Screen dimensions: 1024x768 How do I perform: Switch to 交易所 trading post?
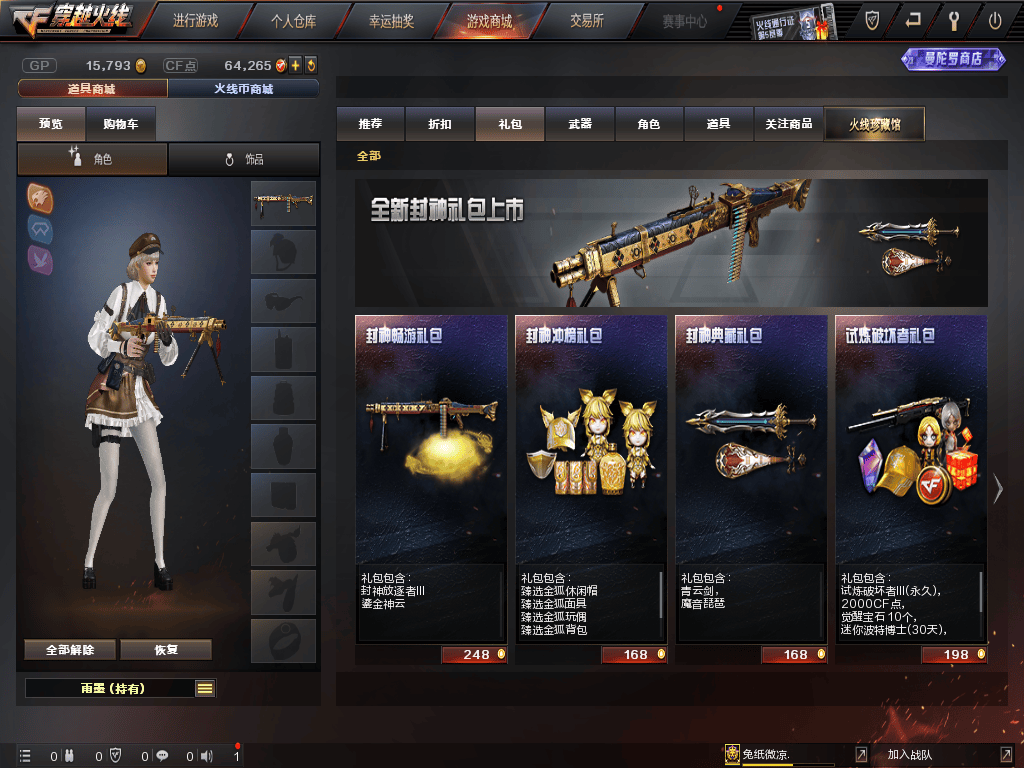(587, 20)
